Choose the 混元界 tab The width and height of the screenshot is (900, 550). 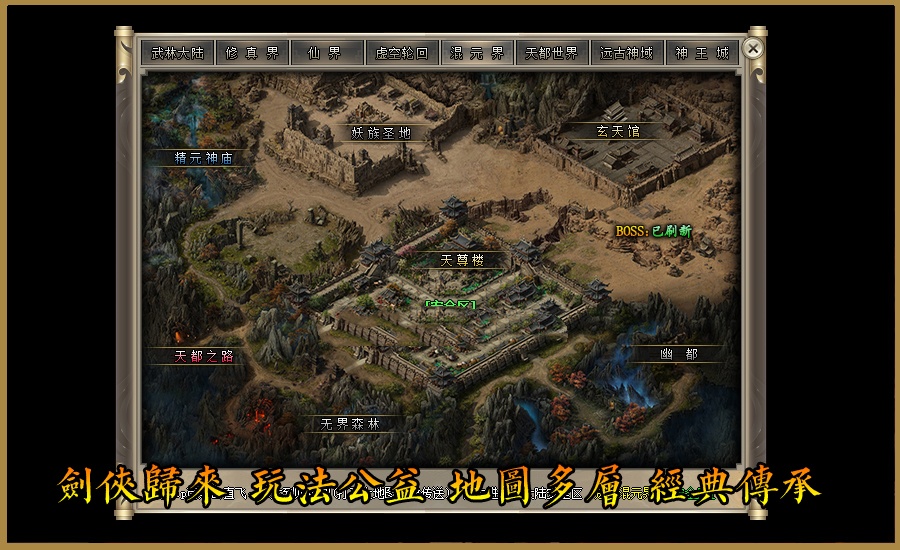tap(477, 53)
